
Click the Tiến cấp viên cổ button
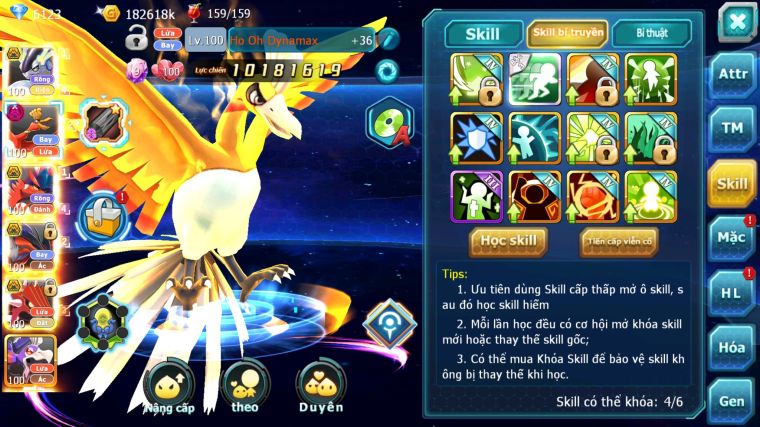coord(618,241)
